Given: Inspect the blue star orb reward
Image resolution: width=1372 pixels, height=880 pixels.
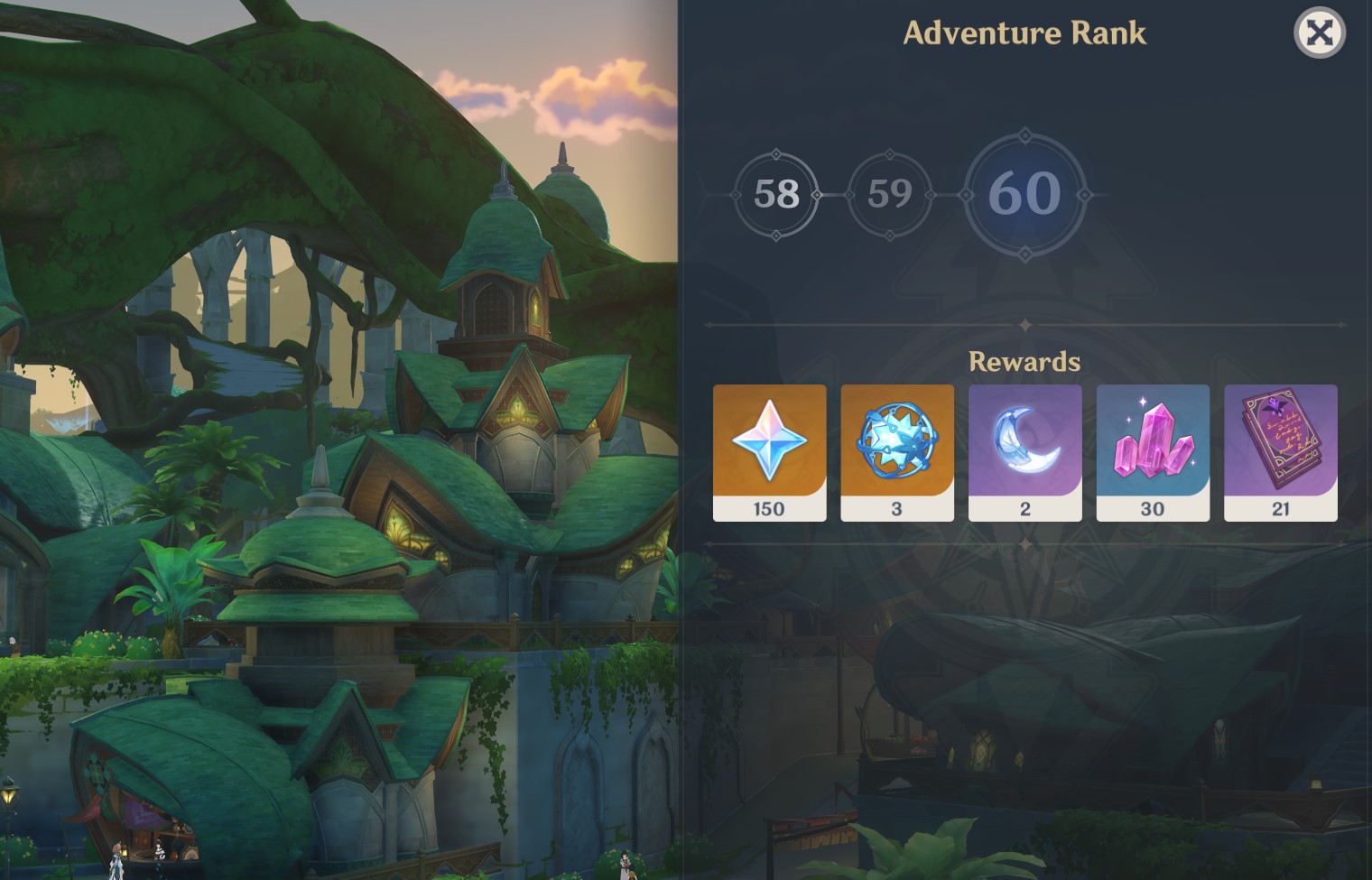Looking at the screenshot, I should [897, 452].
